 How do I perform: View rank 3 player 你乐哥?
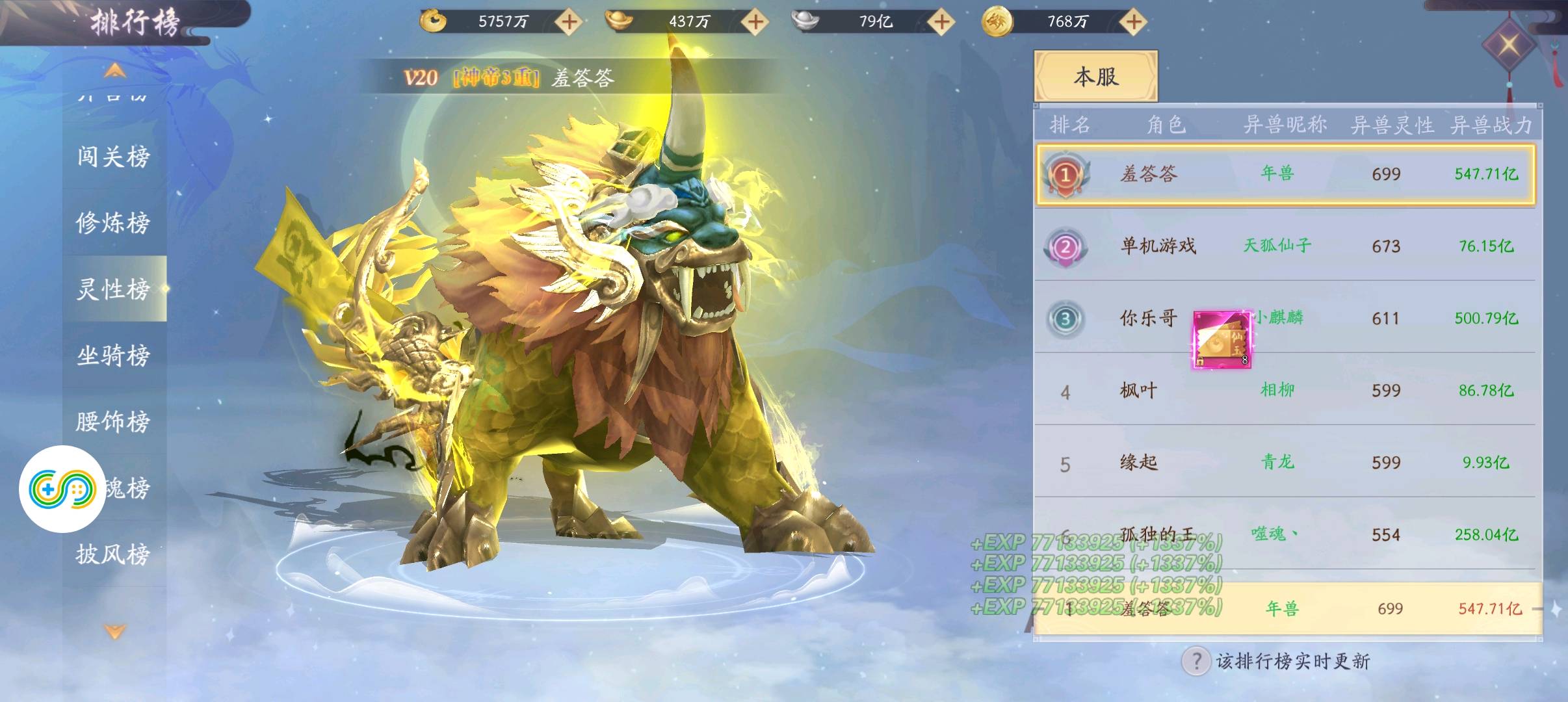tap(1147, 318)
